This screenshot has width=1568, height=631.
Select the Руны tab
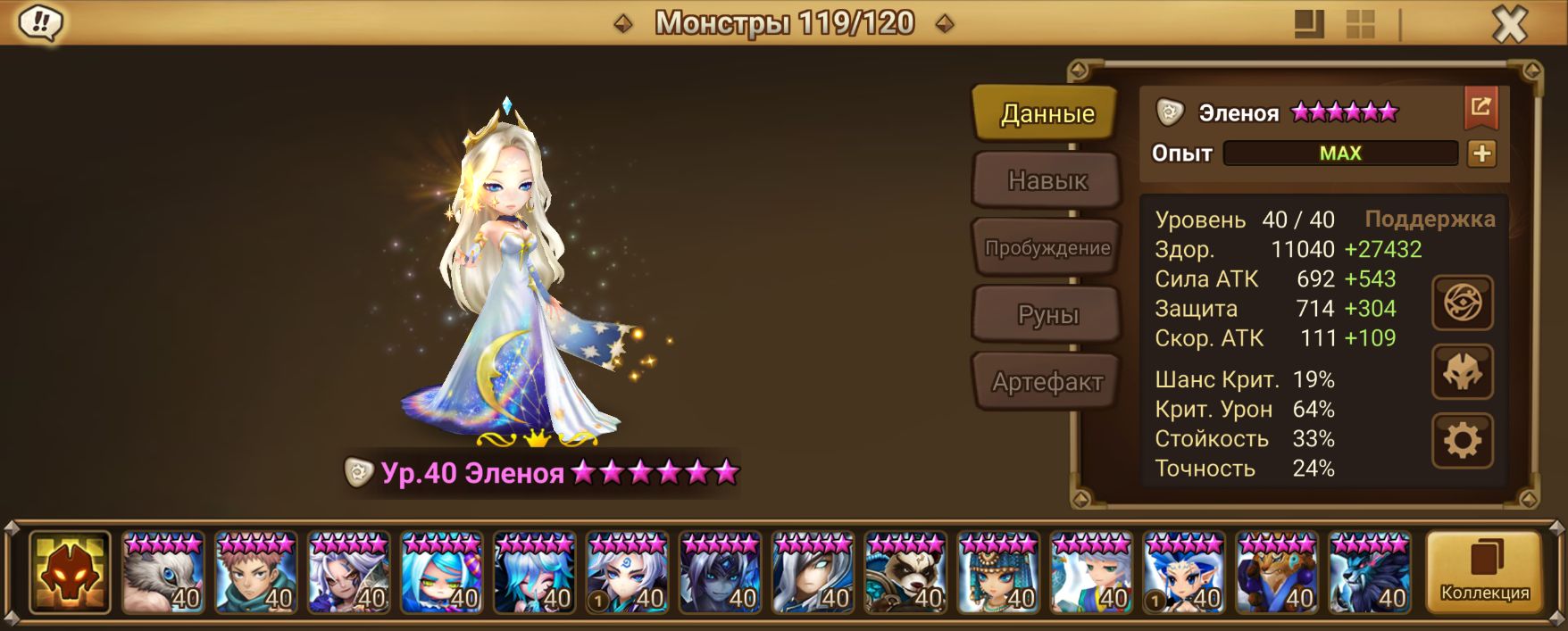(1047, 315)
